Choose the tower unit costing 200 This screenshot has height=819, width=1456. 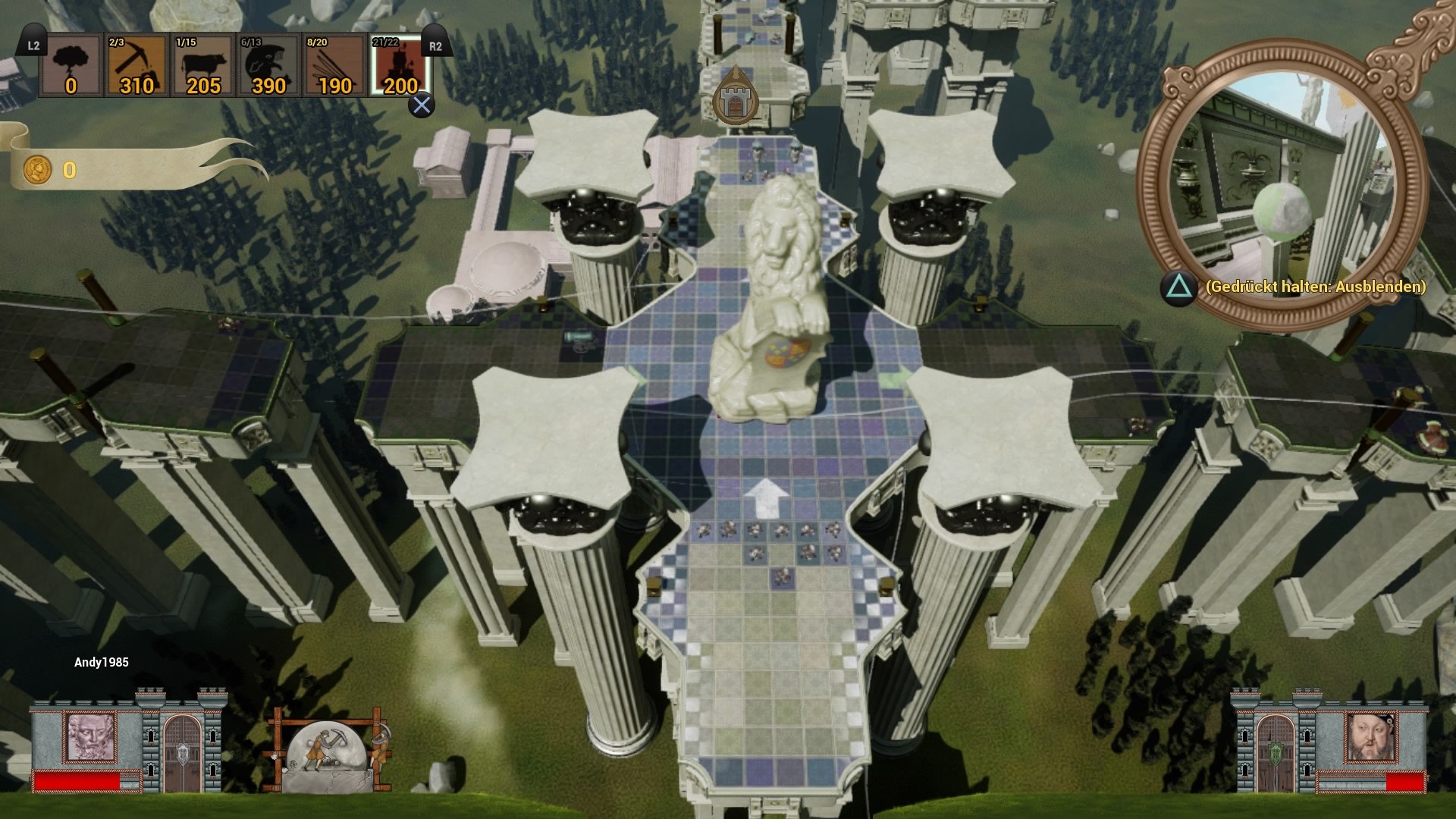(400, 66)
